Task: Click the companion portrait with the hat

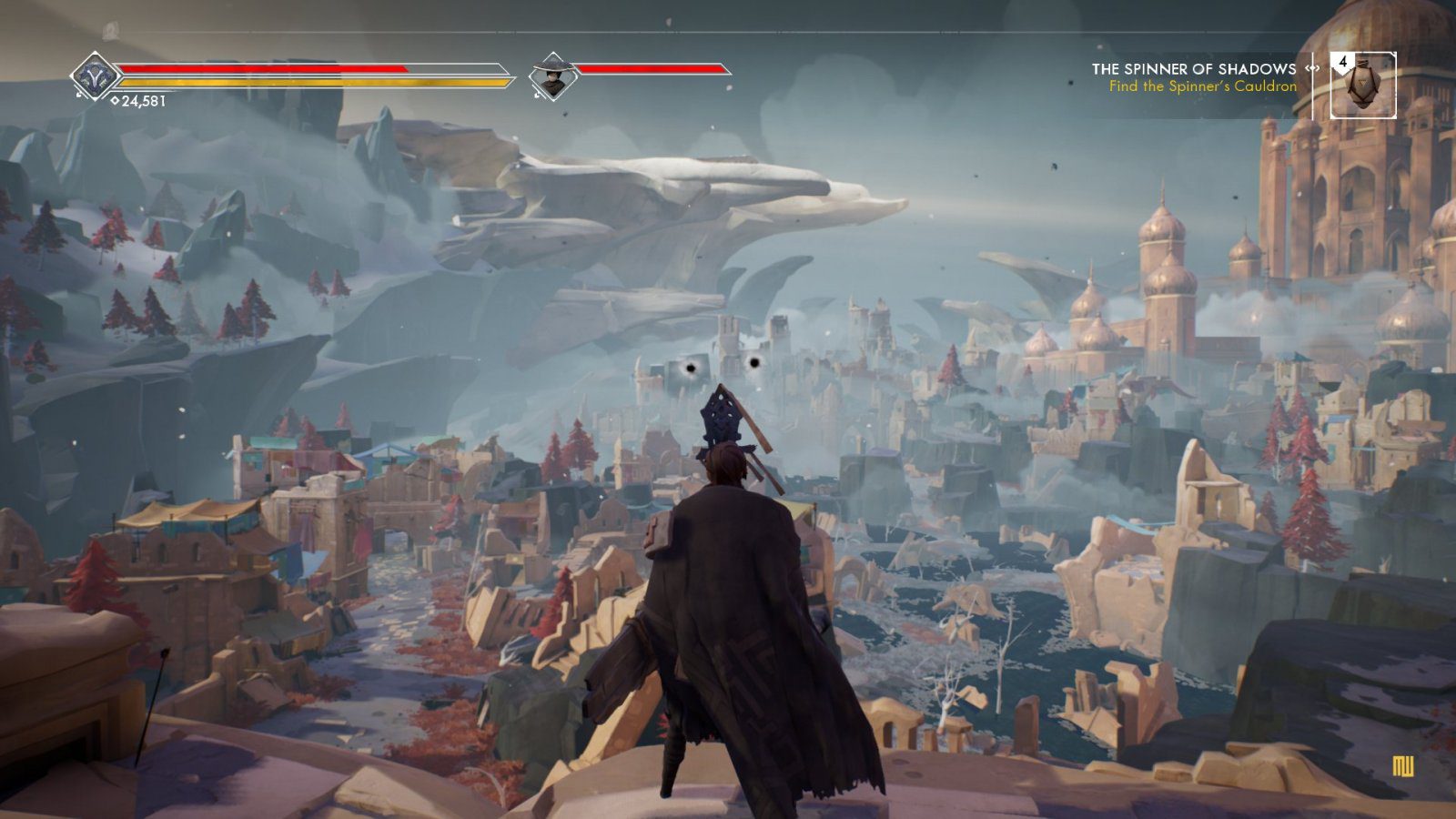Action: (551, 76)
